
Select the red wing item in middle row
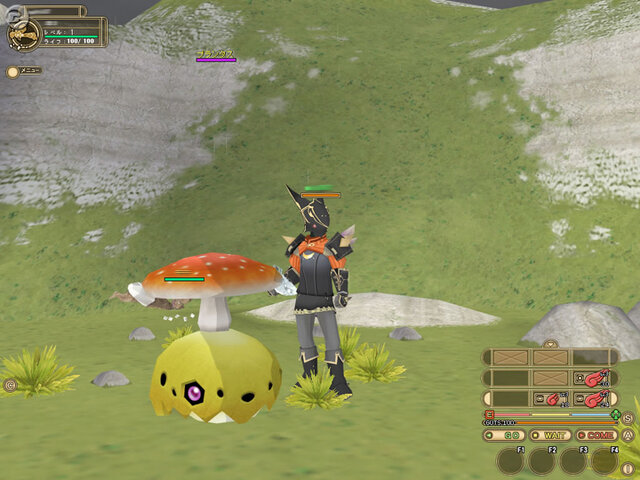click(x=596, y=379)
